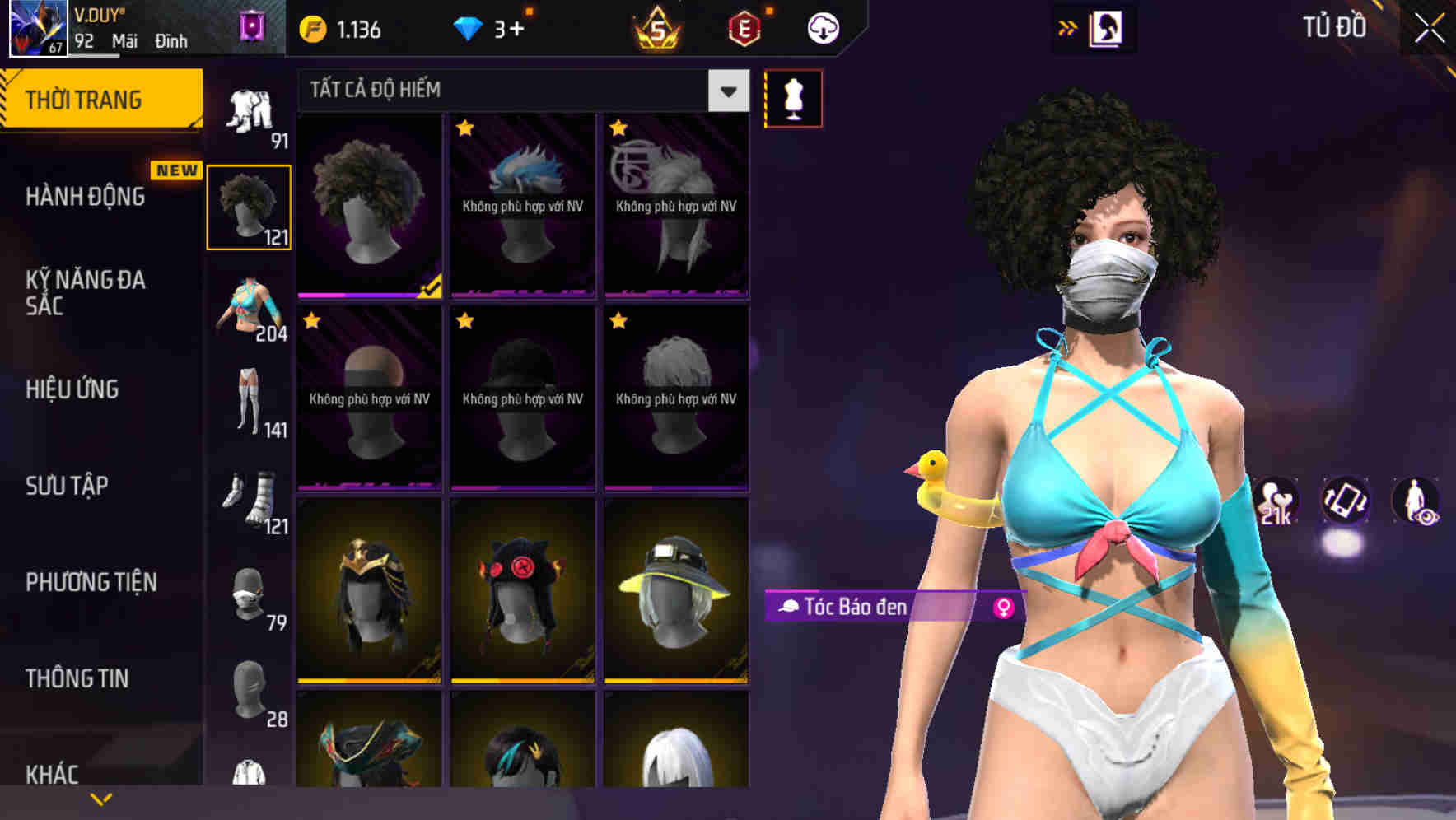Open the wardrobe preview icon next to TỦ ĐỒ
This screenshot has height=820, width=1456.
1105,27
